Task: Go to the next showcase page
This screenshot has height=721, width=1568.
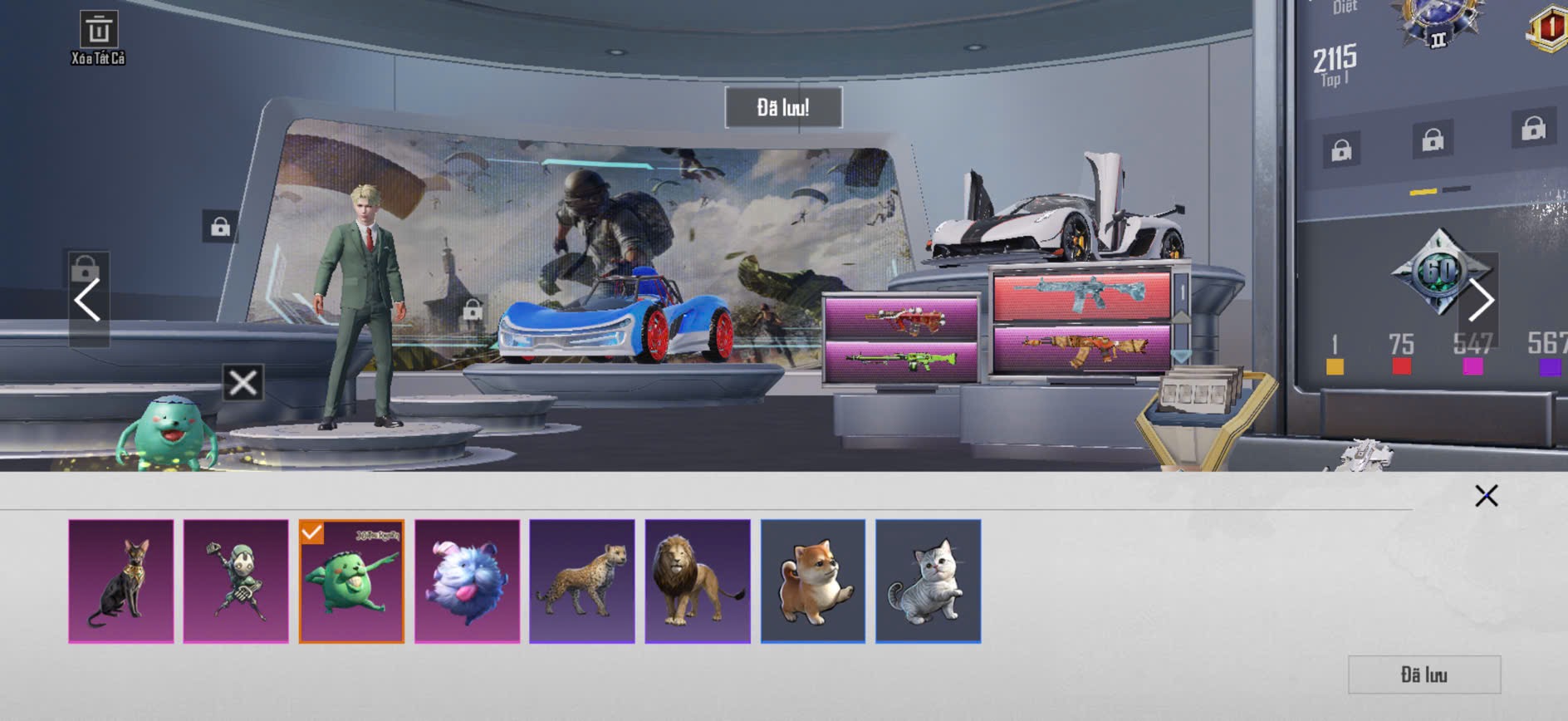Action: [1481, 300]
